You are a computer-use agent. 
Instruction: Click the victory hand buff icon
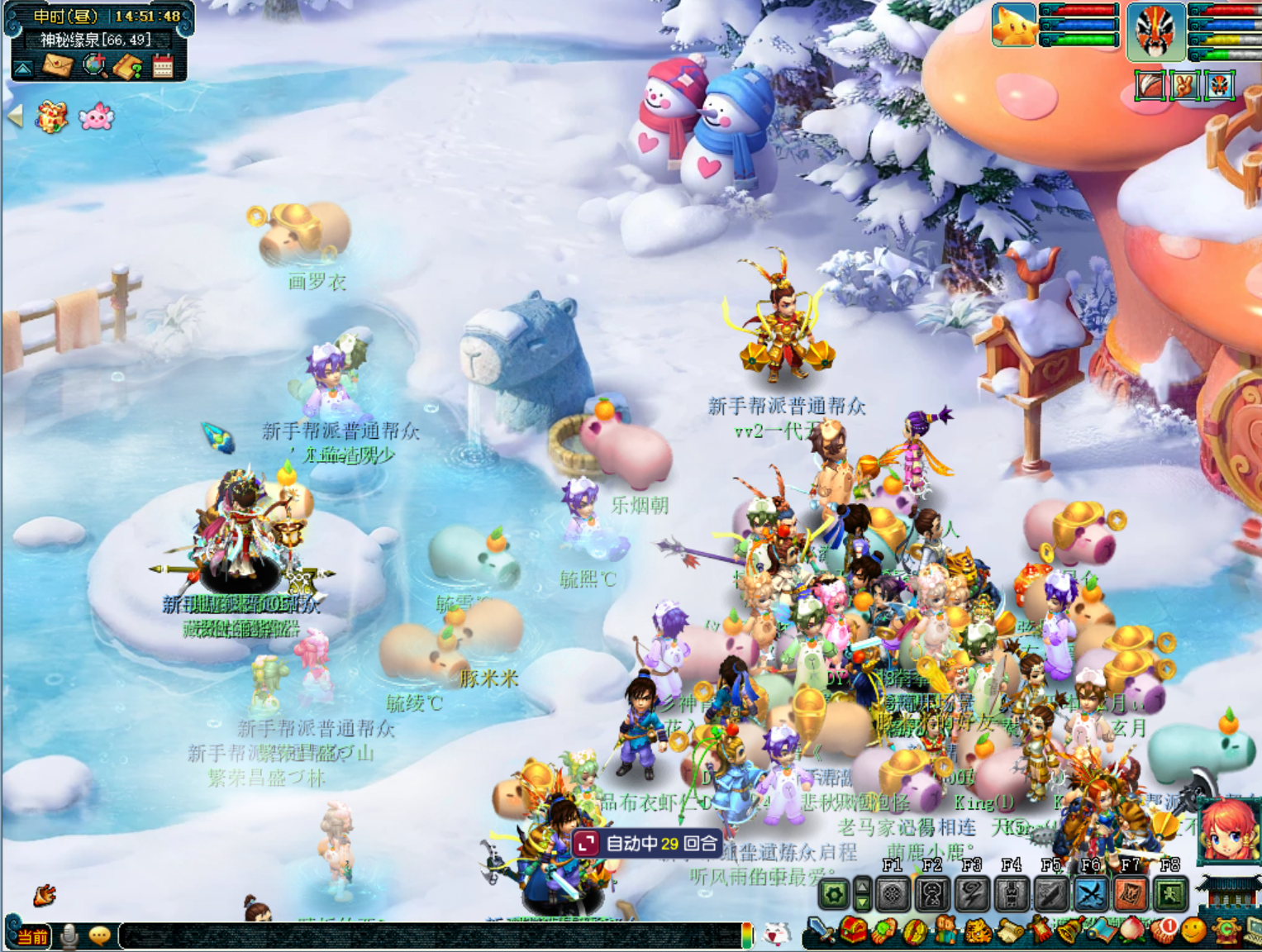(1185, 85)
